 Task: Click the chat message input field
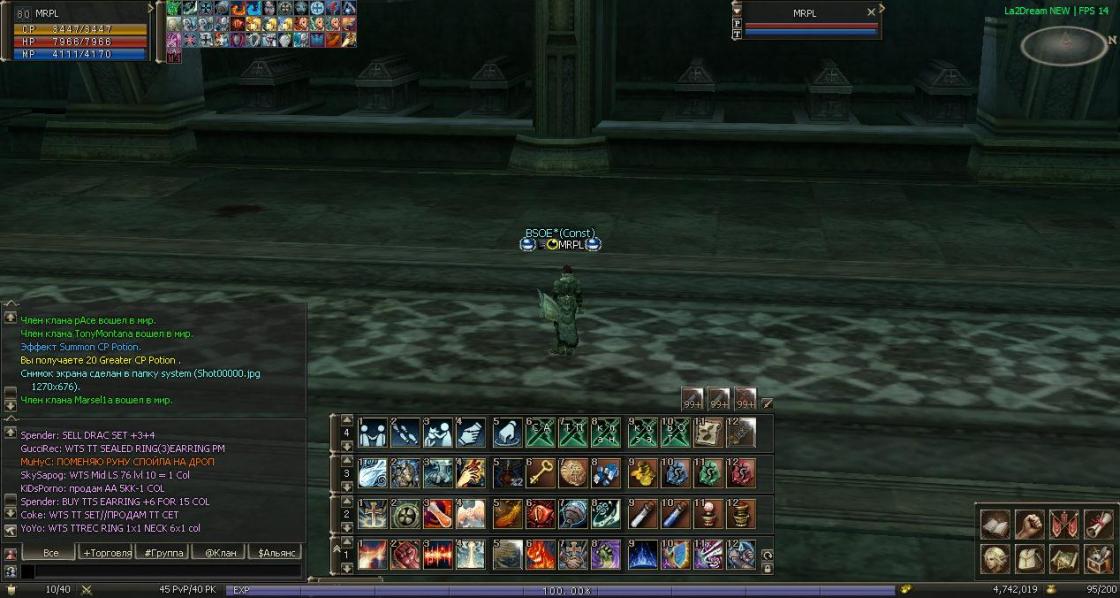click(165, 571)
